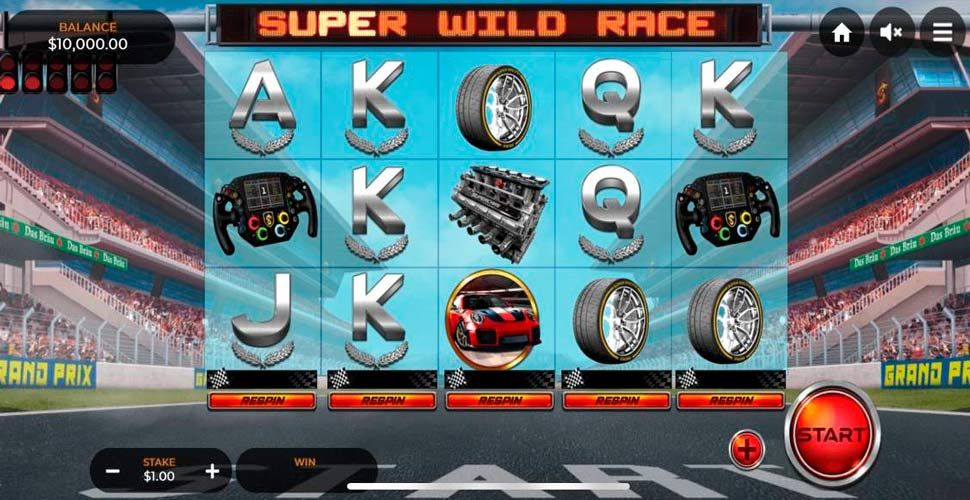The image size is (970, 500).
Task: Go to the home screen
Action: [841, 33]
